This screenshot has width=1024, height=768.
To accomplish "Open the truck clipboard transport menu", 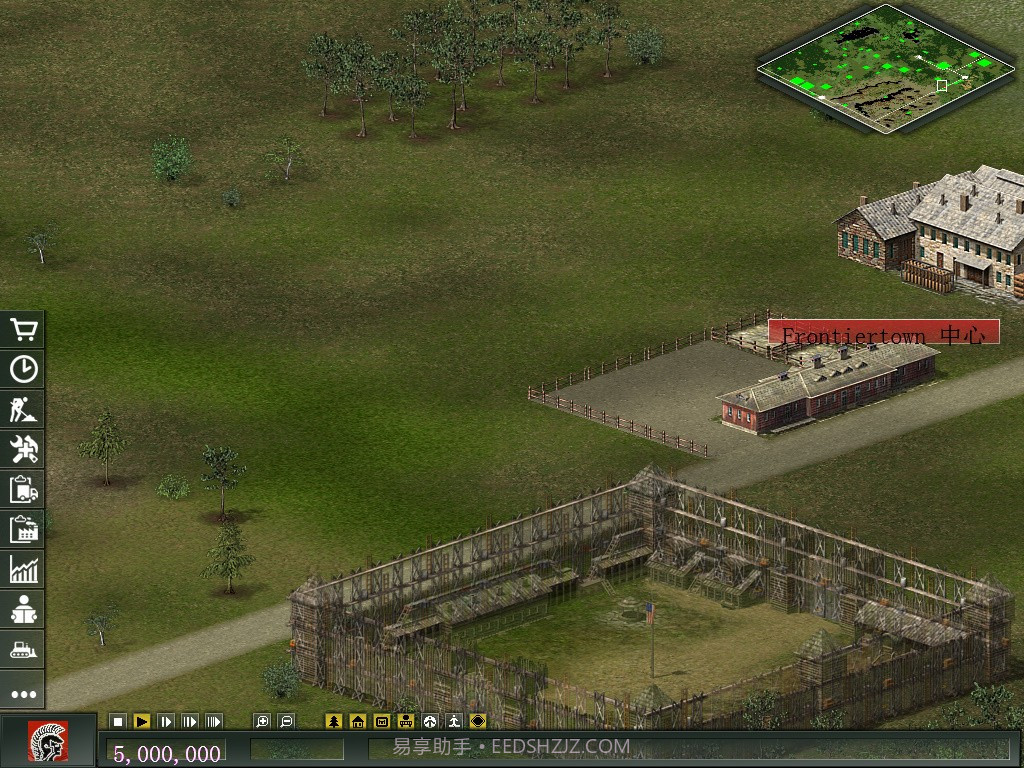I will tap(23, 489).
